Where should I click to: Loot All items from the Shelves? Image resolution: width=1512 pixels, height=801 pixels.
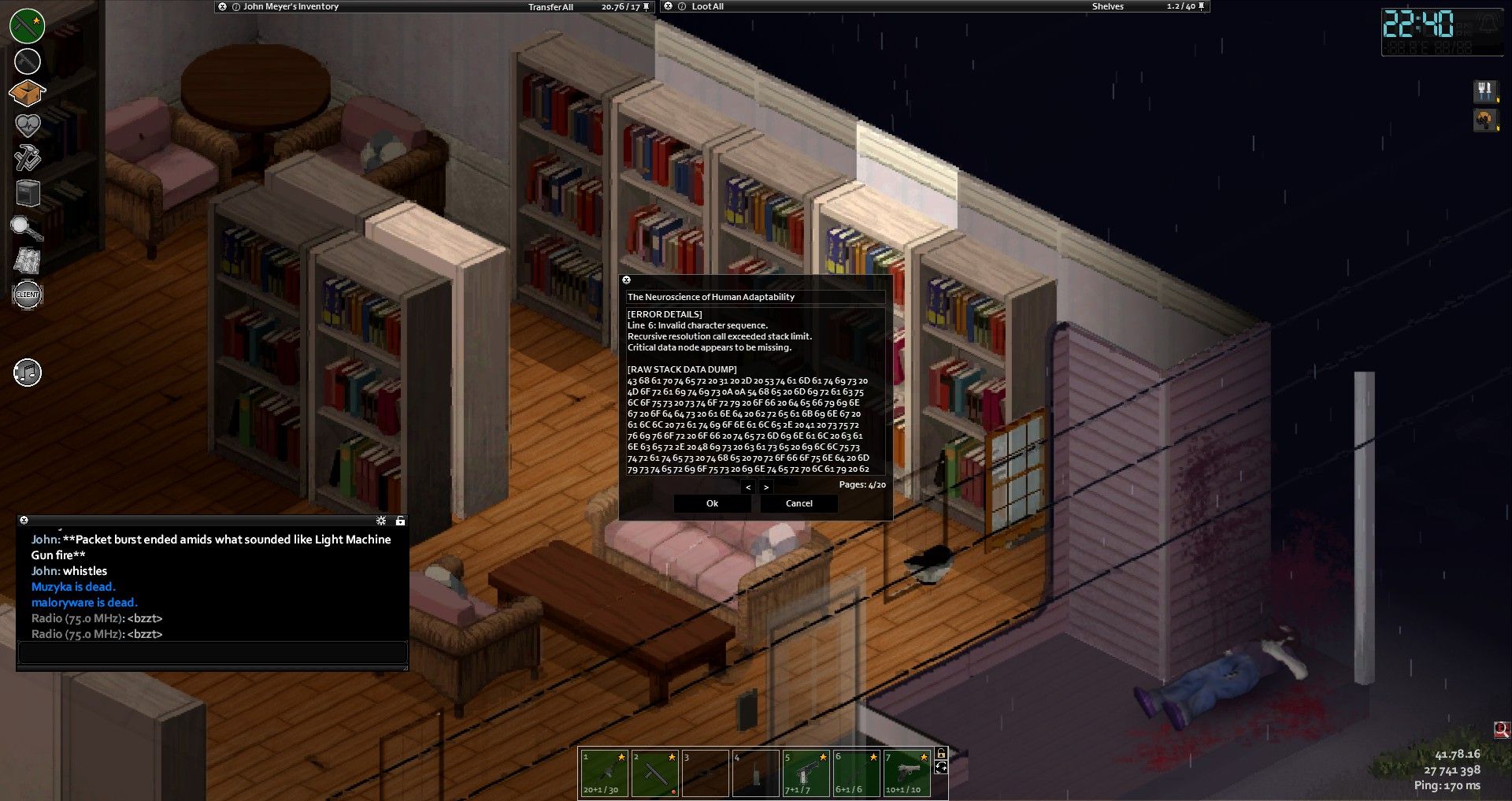tap(707, 6)
